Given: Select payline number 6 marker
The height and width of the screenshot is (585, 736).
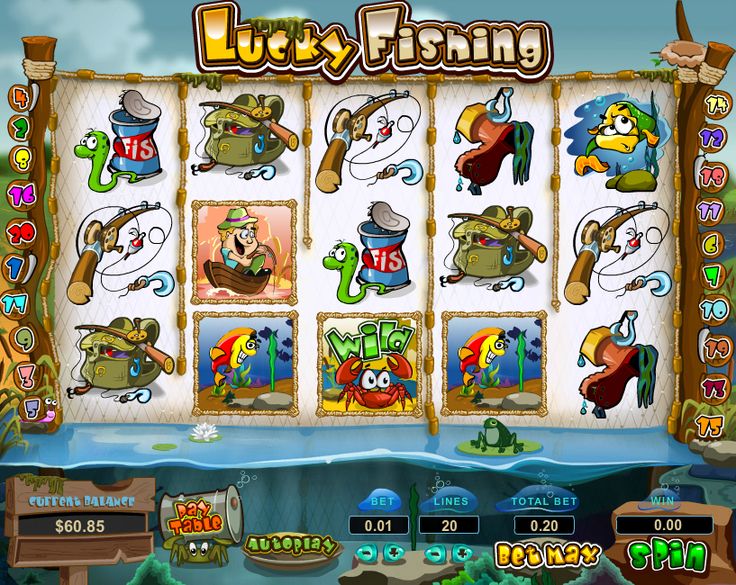Looking at the screenshot, I should tap(714, 243).
